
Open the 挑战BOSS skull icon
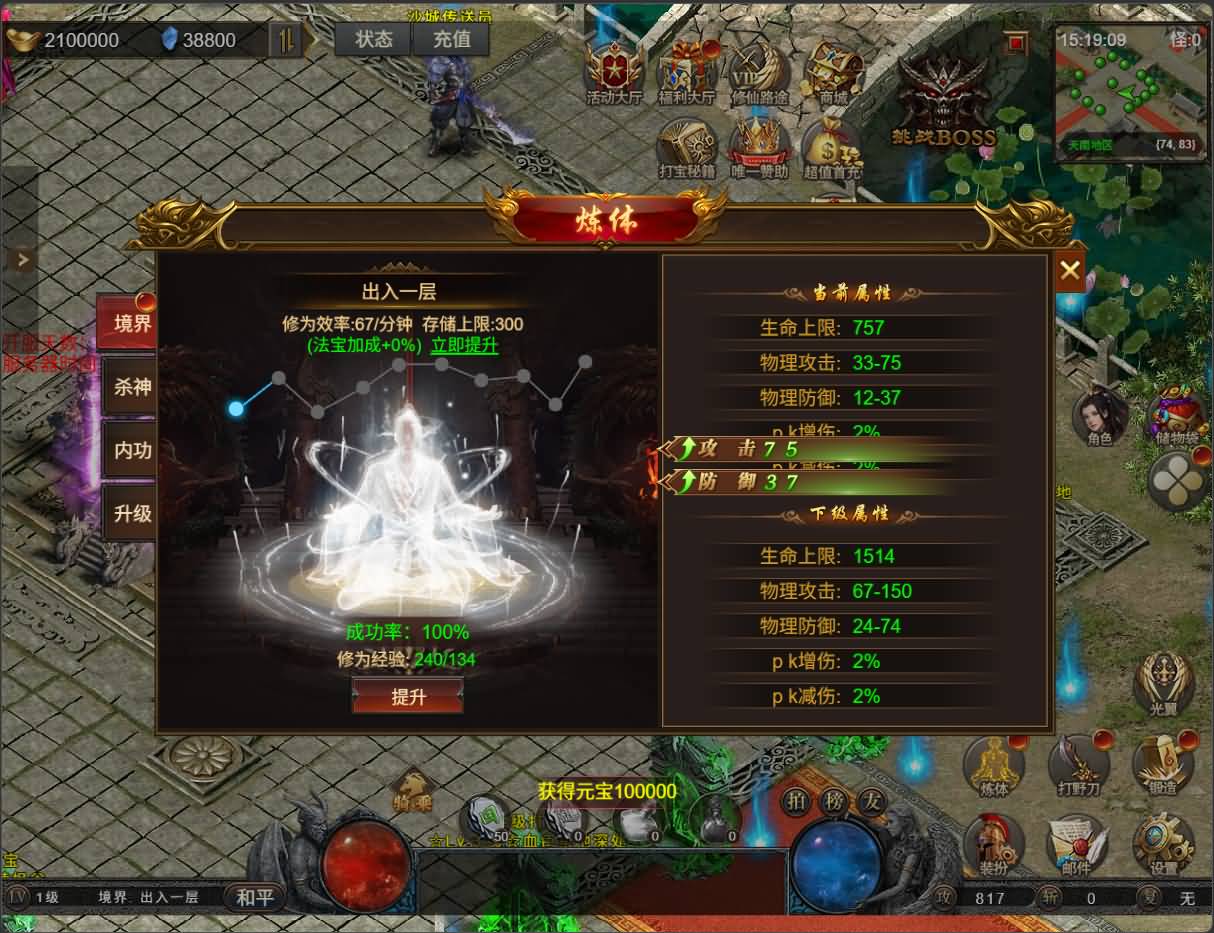pos(946,100)
